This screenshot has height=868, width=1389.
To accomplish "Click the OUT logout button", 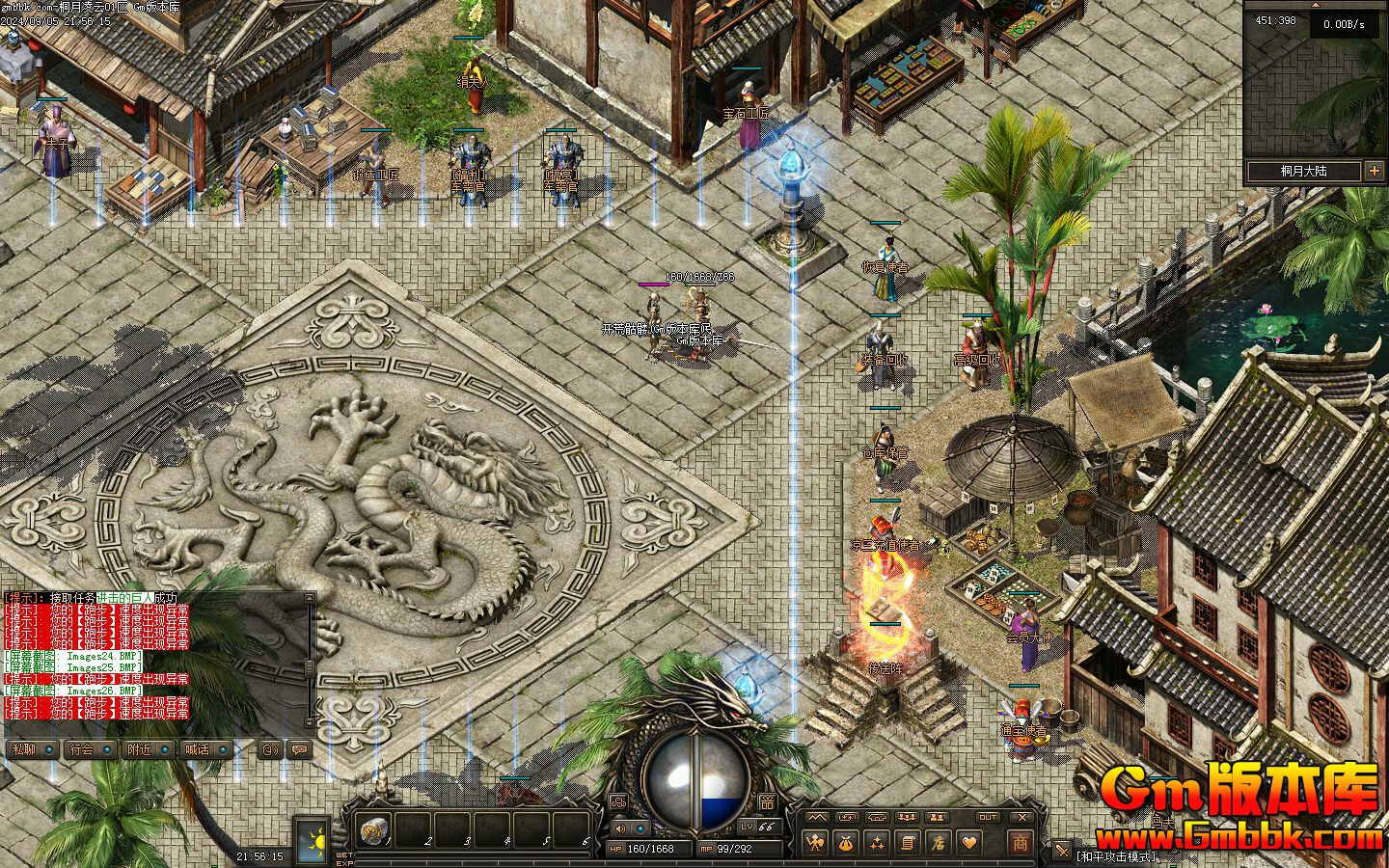I will (x=988, y=817).
